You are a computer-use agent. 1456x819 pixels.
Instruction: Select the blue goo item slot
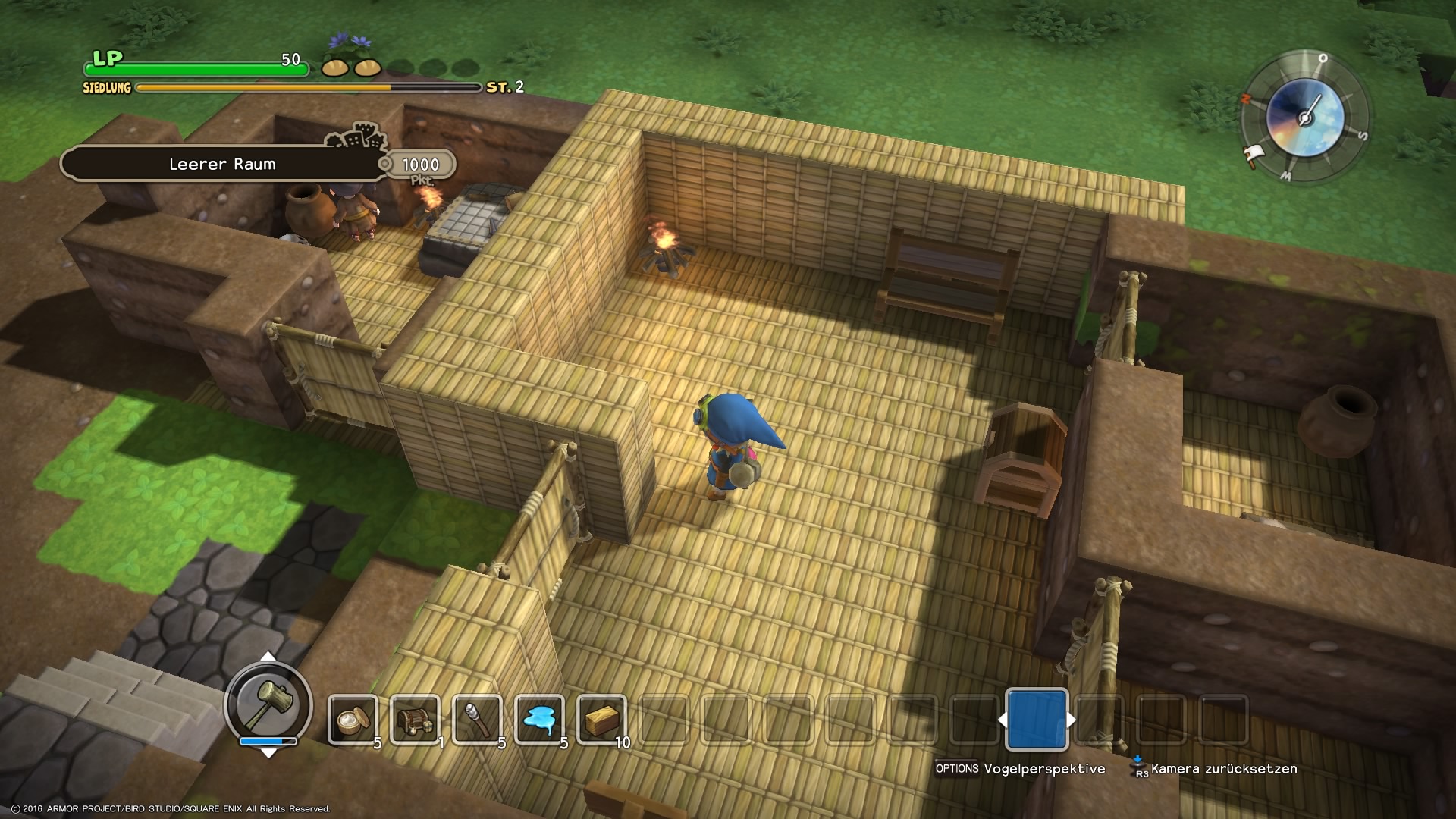point(539,719)
